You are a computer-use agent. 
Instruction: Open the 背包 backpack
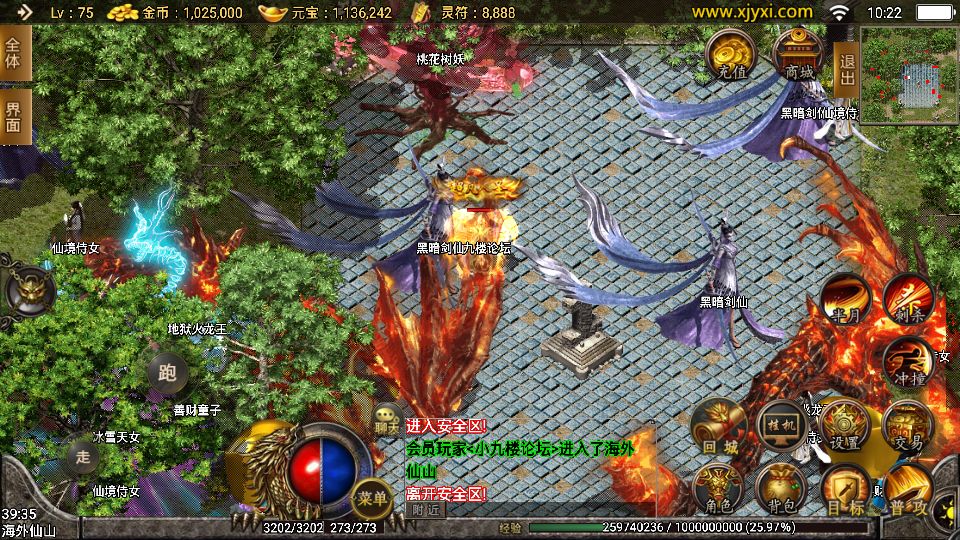pyautogui.click(x=780, y=487)
